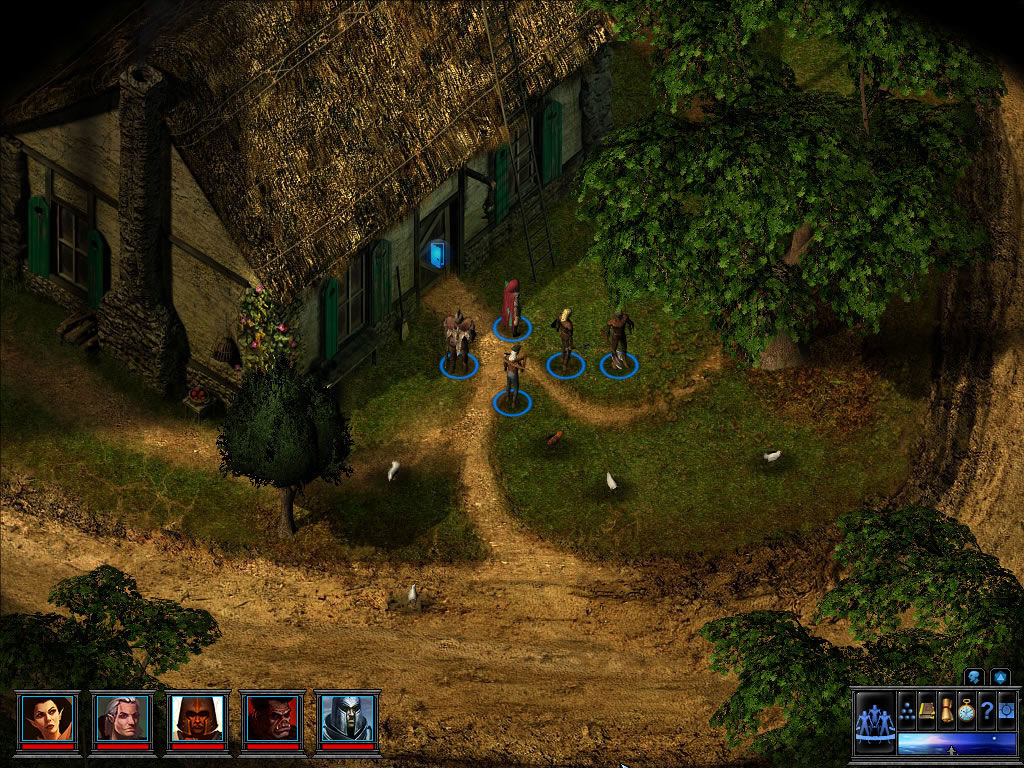Pick the steel-helmeted knight portrait
1024x768 pixels.
click(347, 717)
